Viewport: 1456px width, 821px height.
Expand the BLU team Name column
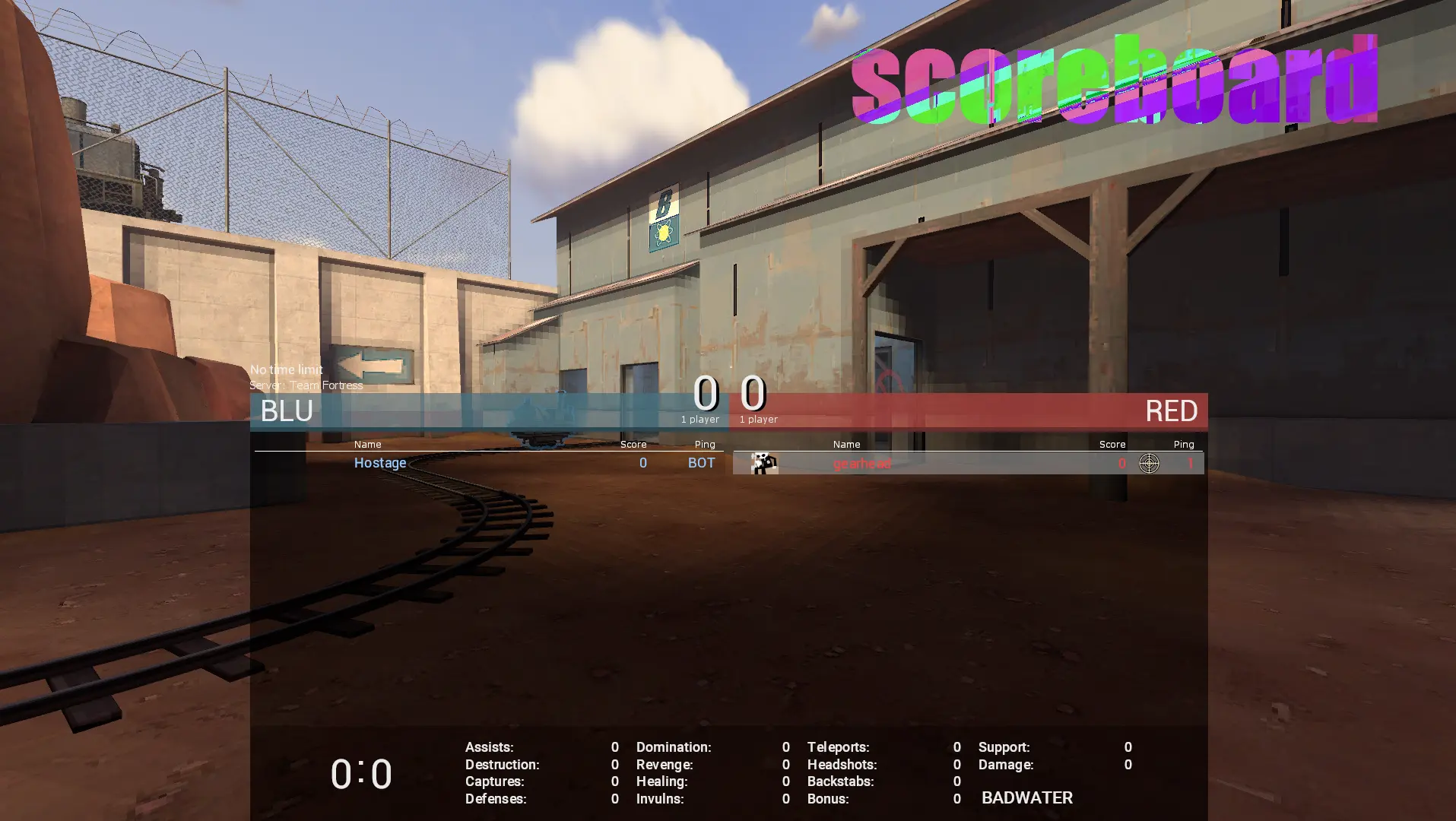click(x=367, y=444)
